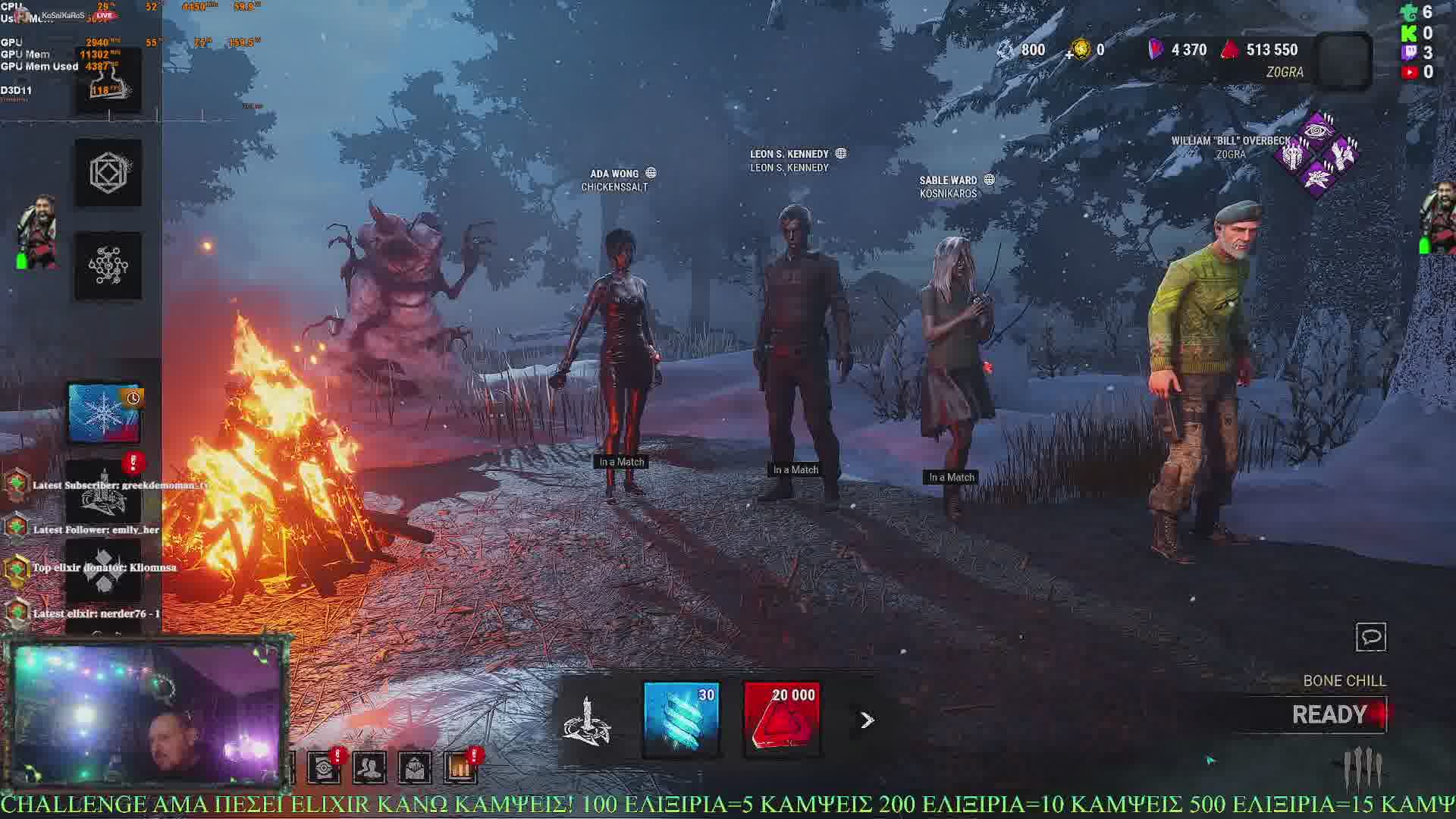Click the auric cells plus coin icon
1456x819 pixels.
pos(1079,50)
